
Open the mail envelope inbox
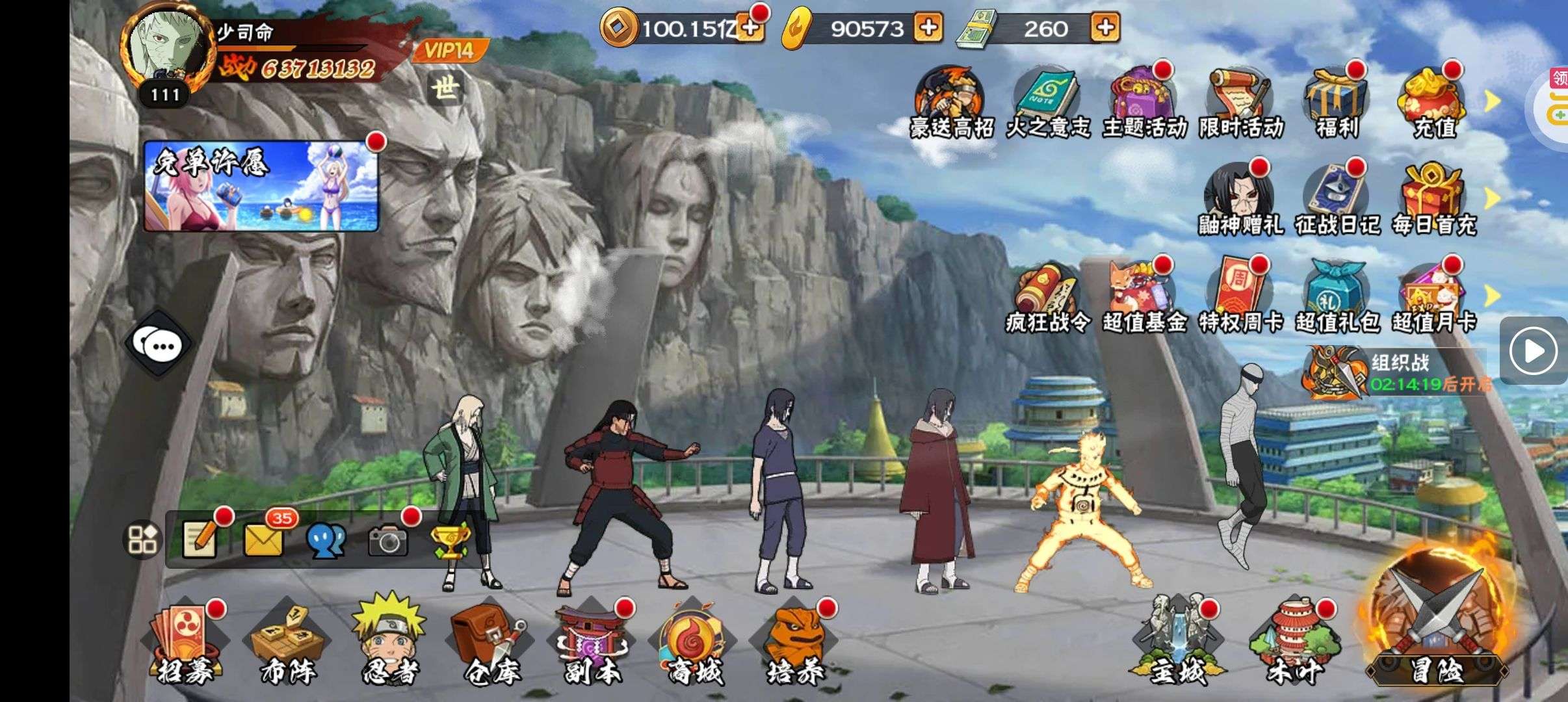[x=263, y=539]
